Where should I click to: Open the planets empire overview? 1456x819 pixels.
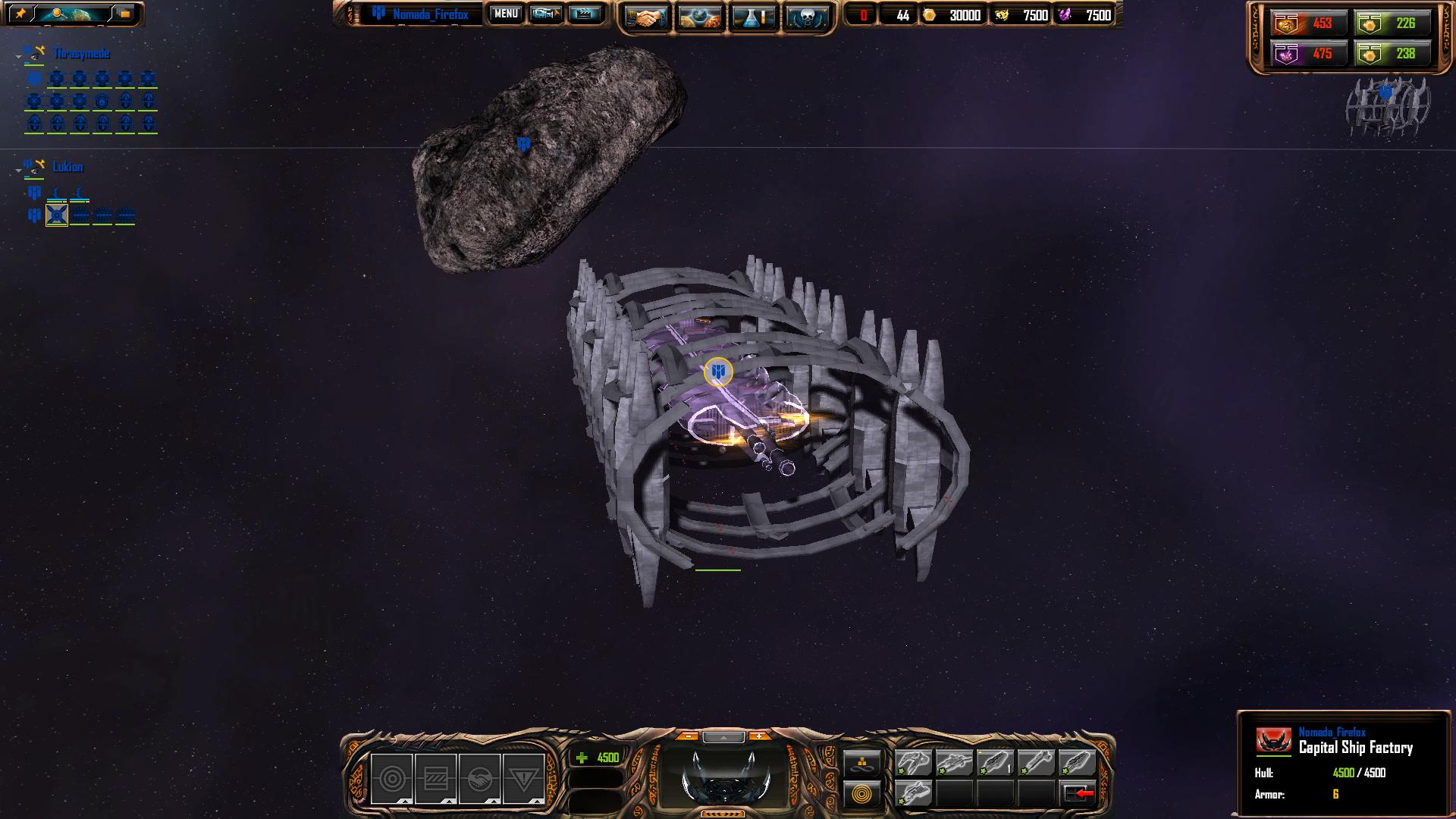[x=700, y=17]
